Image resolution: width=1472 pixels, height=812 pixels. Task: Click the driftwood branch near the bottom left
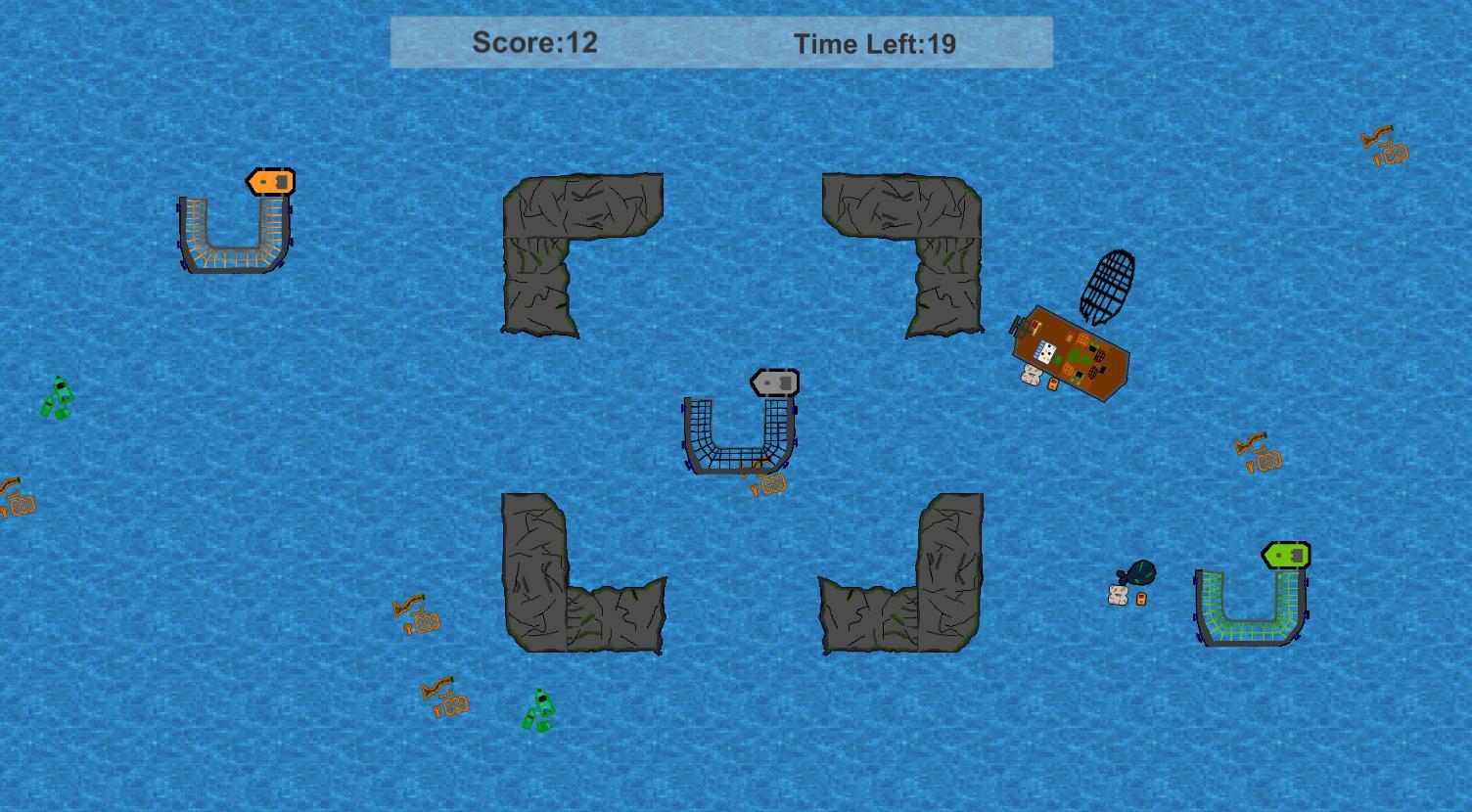click(445, 697)
